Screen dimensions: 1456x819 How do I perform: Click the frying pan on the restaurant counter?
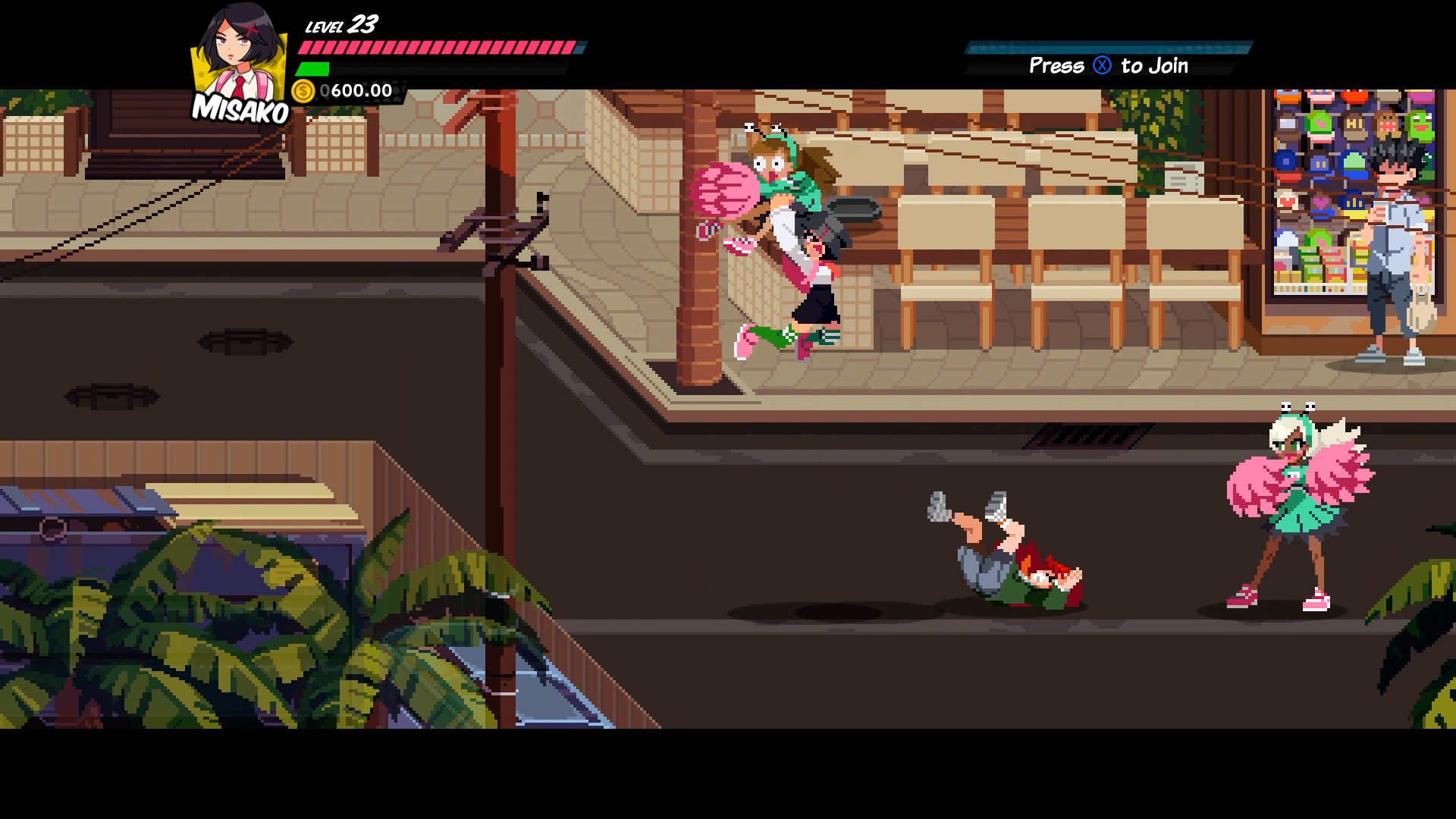point(853,209)
